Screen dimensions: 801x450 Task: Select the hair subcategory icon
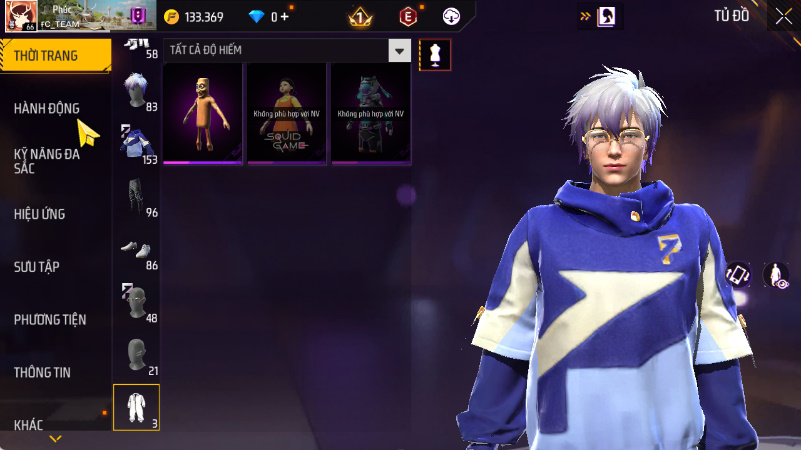136,92
